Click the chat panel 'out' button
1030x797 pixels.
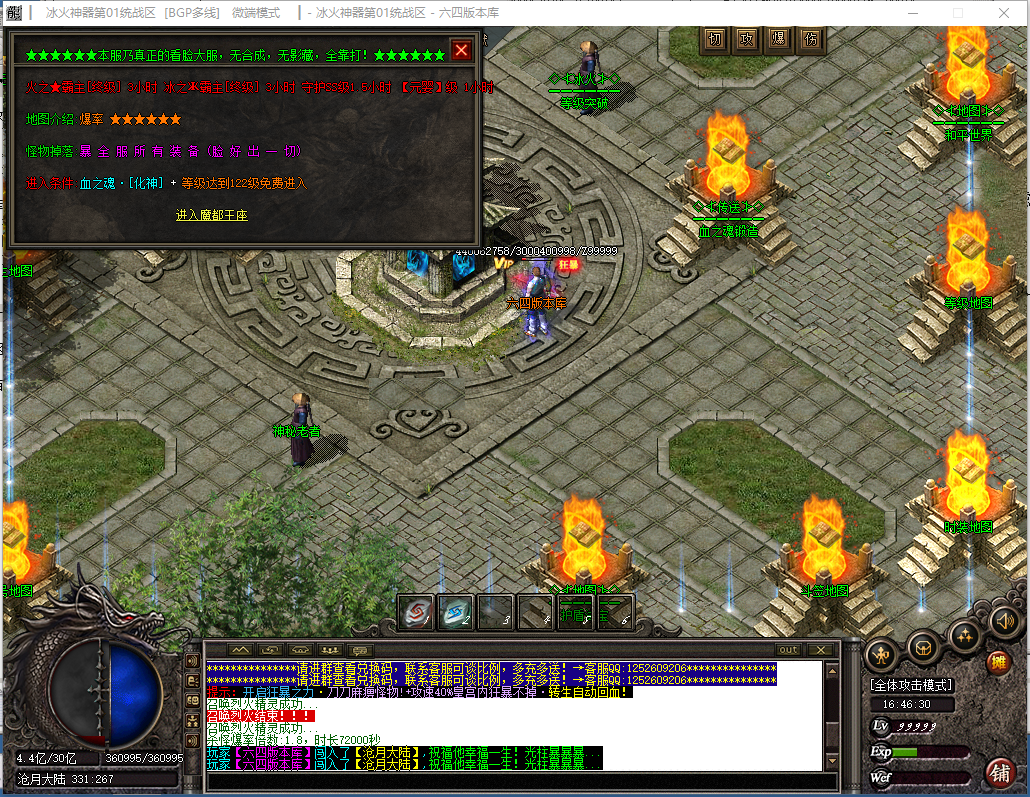coord(789,650)
